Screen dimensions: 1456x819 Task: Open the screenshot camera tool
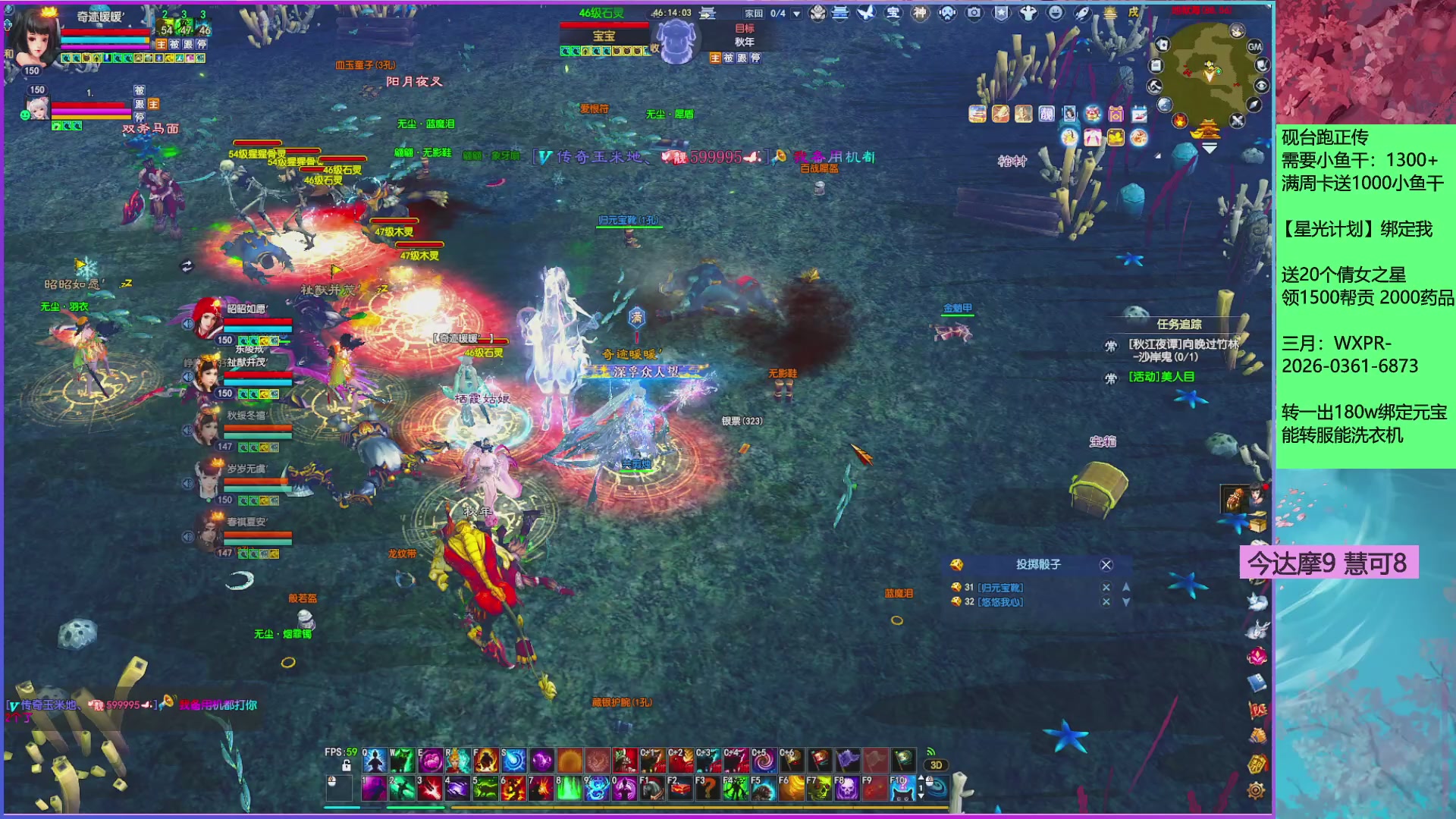click(x=974, y=14)
